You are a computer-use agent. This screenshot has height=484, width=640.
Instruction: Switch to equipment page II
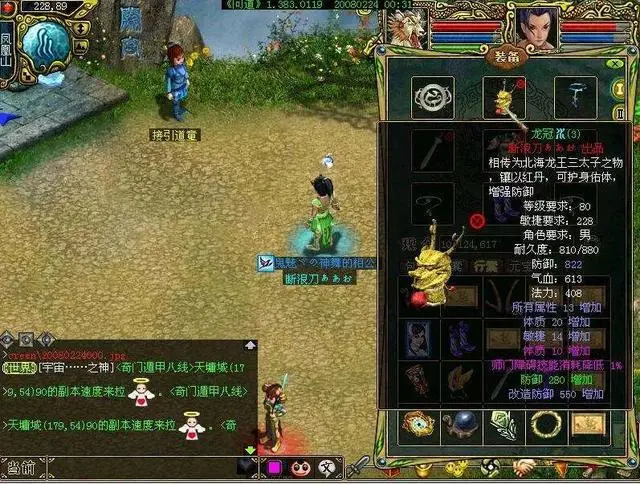tap(621, 114)
